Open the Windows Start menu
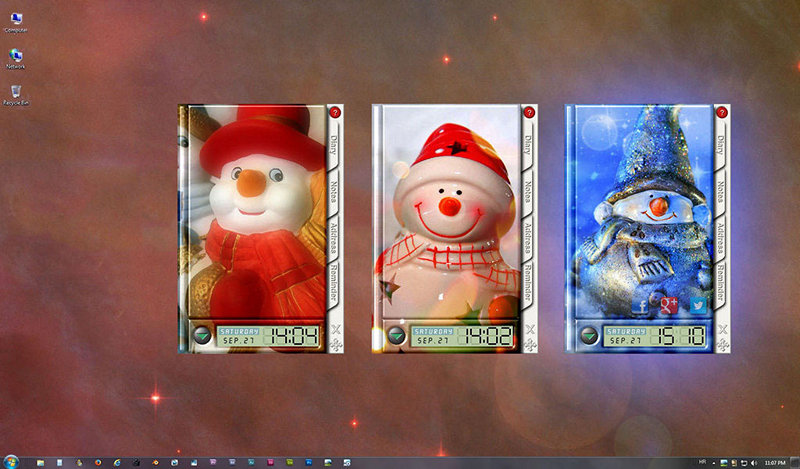 point(9,462)
